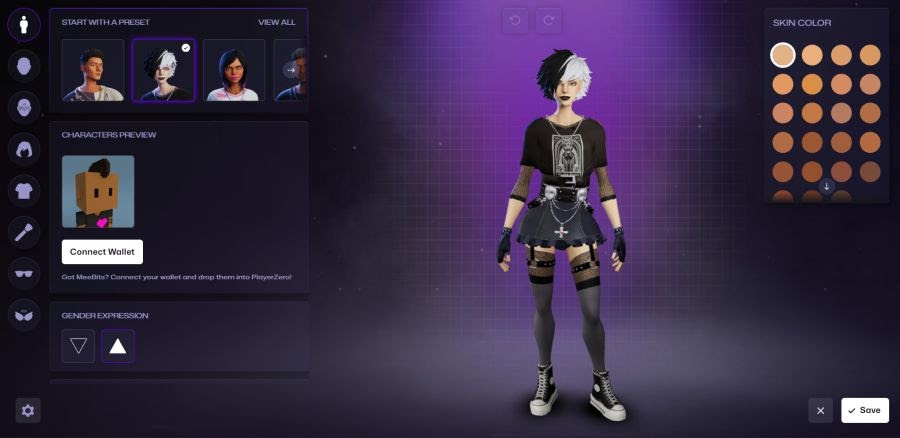Pick the lightest selected skin color swatch
This screenshot has height=438, width=900.
783,54
